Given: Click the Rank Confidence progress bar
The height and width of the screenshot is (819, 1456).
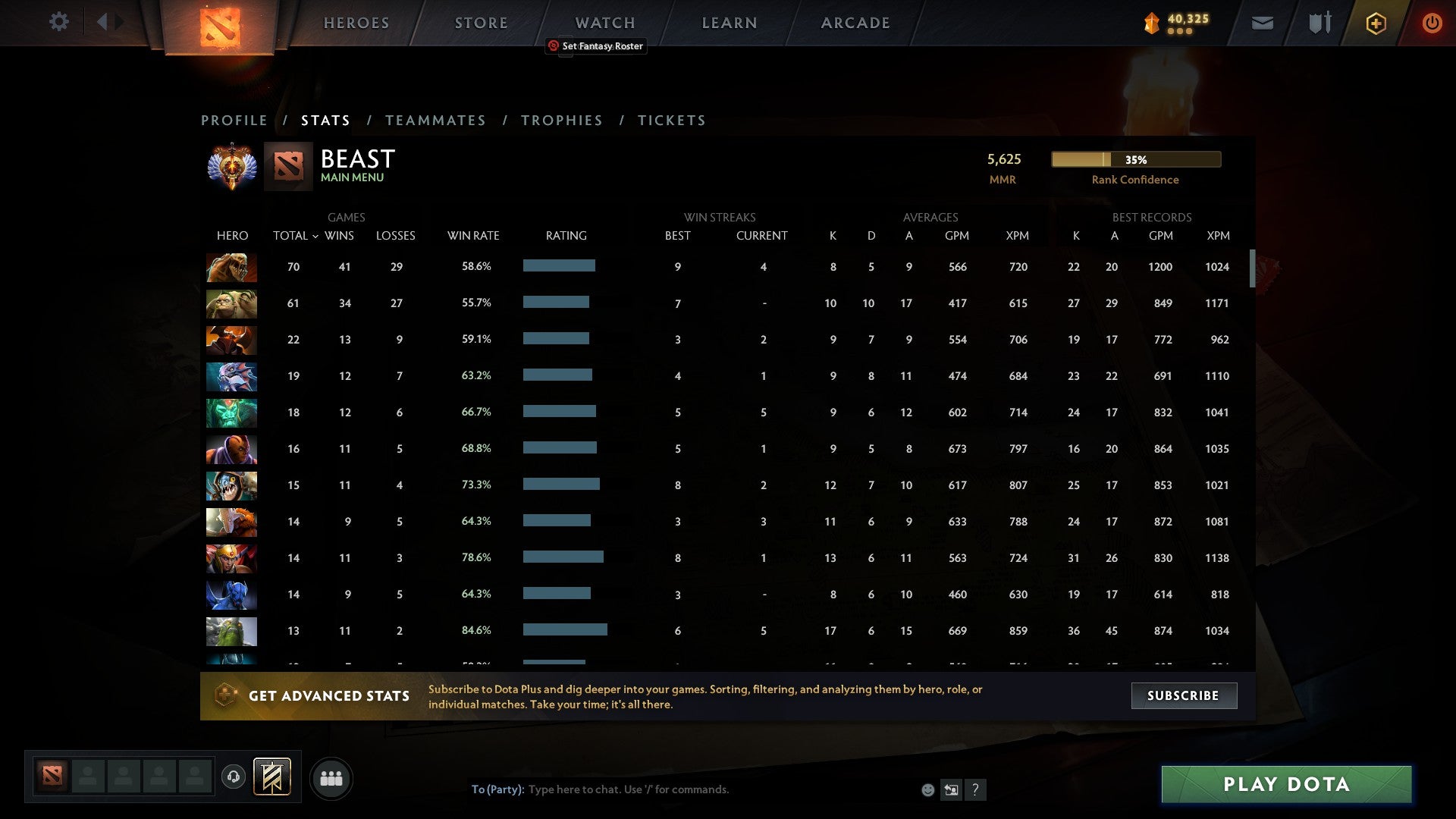Looking at the screenshot, I should [x=1135, y=159].
